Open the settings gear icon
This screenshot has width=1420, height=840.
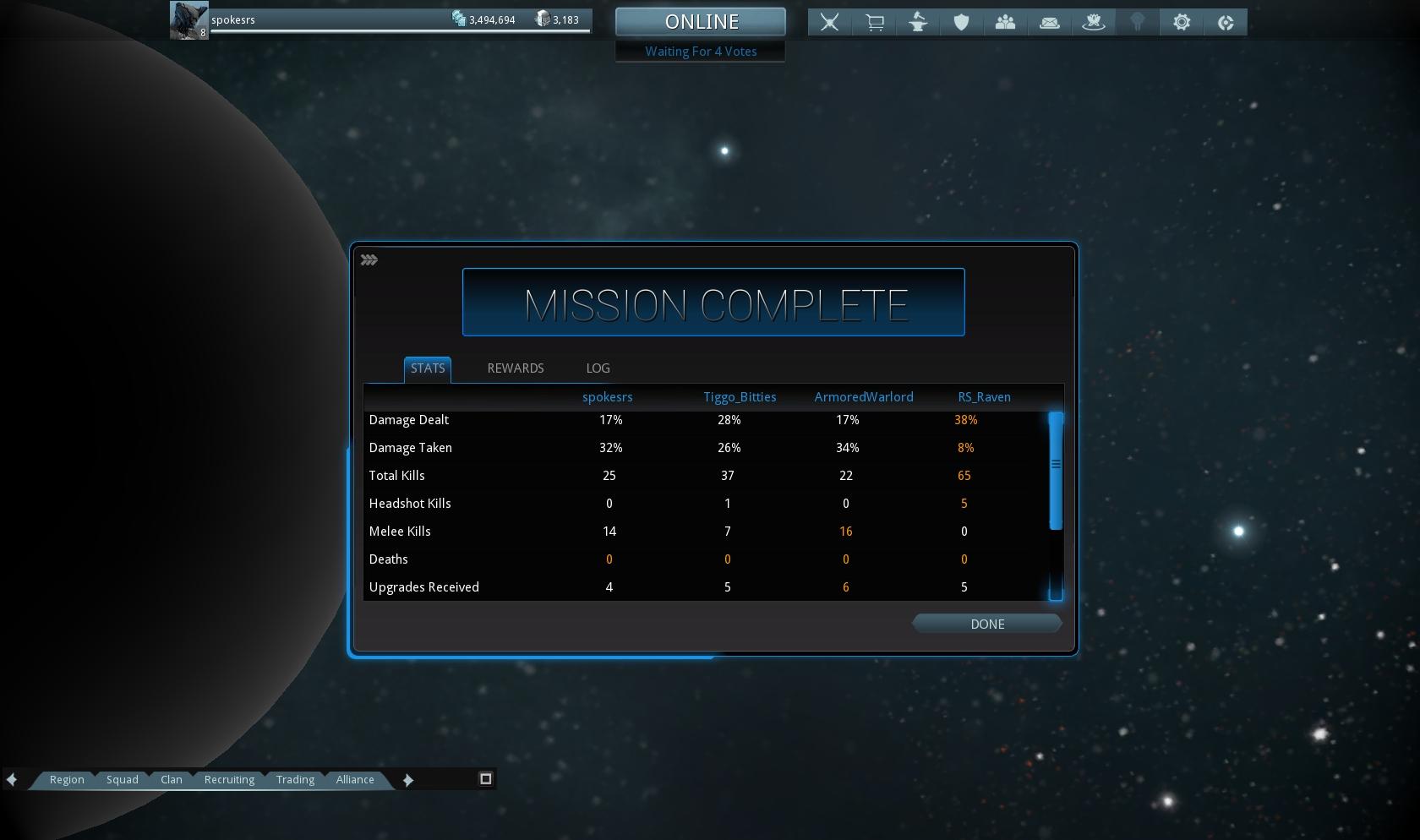click(x=1182, y=23)
